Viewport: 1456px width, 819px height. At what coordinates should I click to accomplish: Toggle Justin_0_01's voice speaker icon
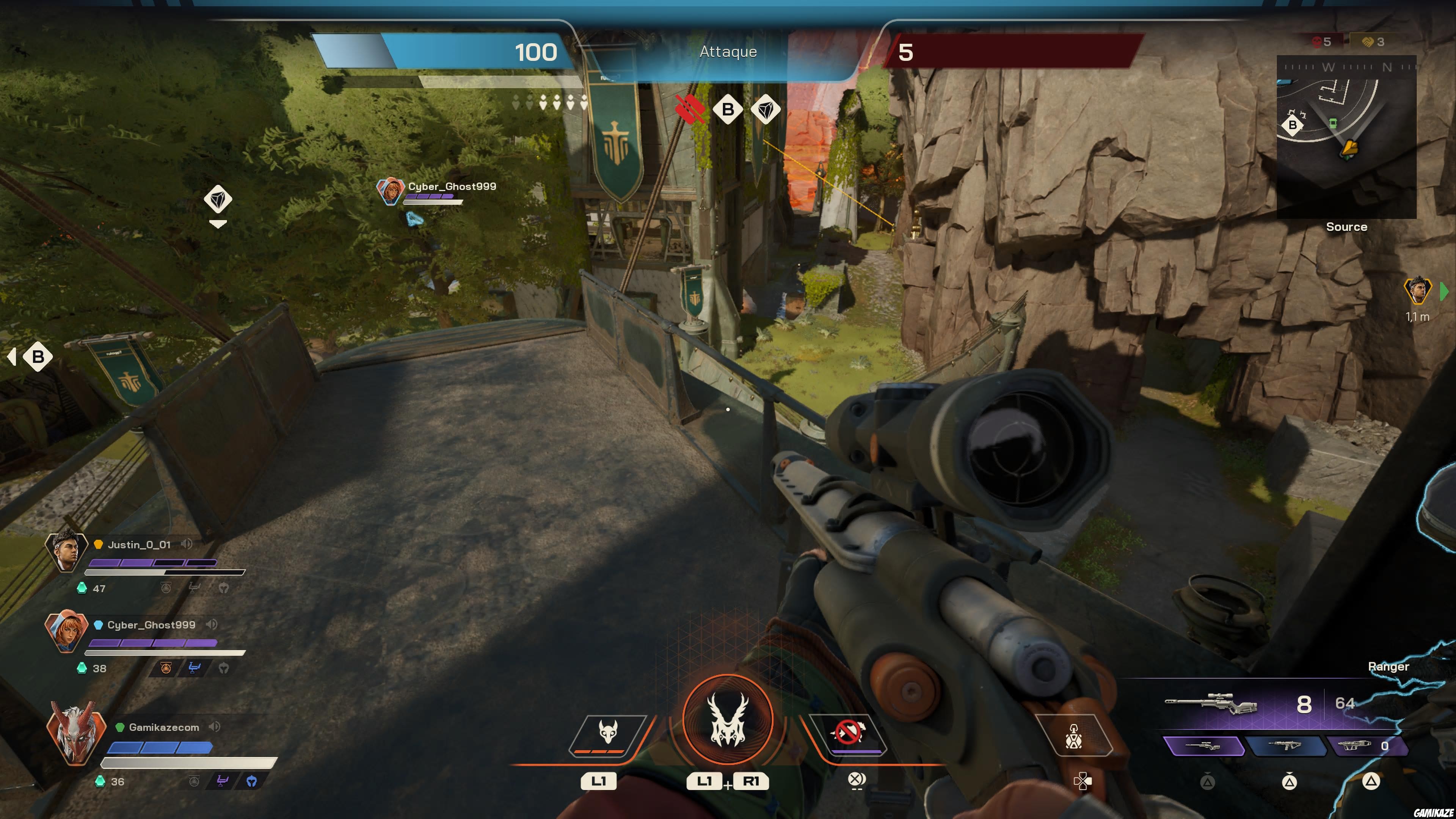coord(186,544)
